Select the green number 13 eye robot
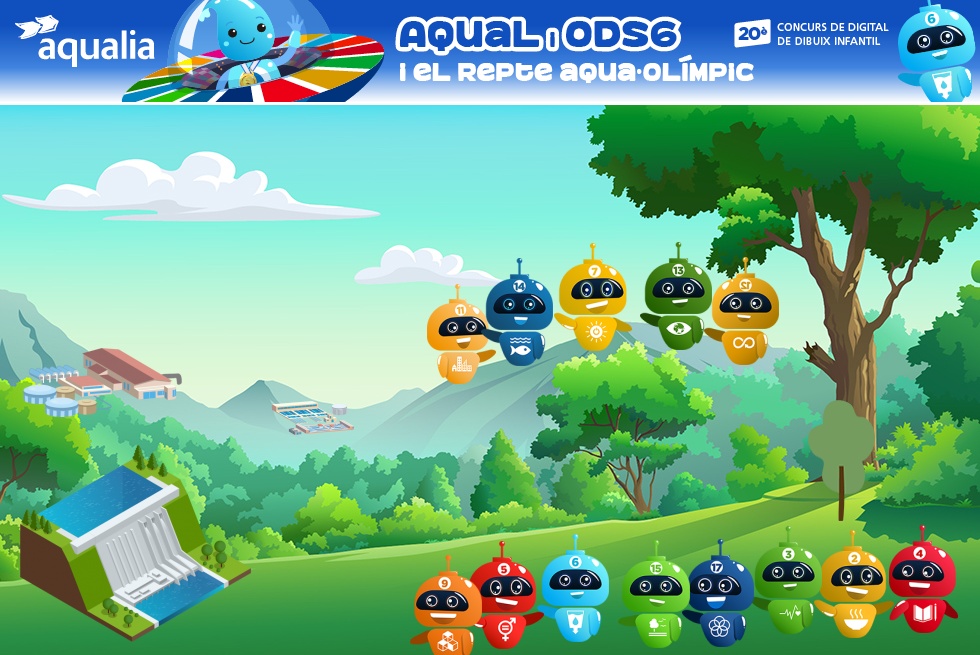The height and width of the screenshot is (655, 980). [677, 301]
